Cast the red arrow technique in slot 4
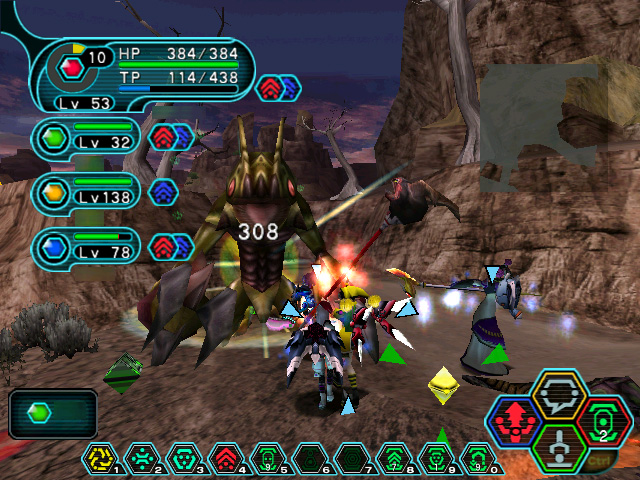Screen dimensions: 640x480 (226, 459)
